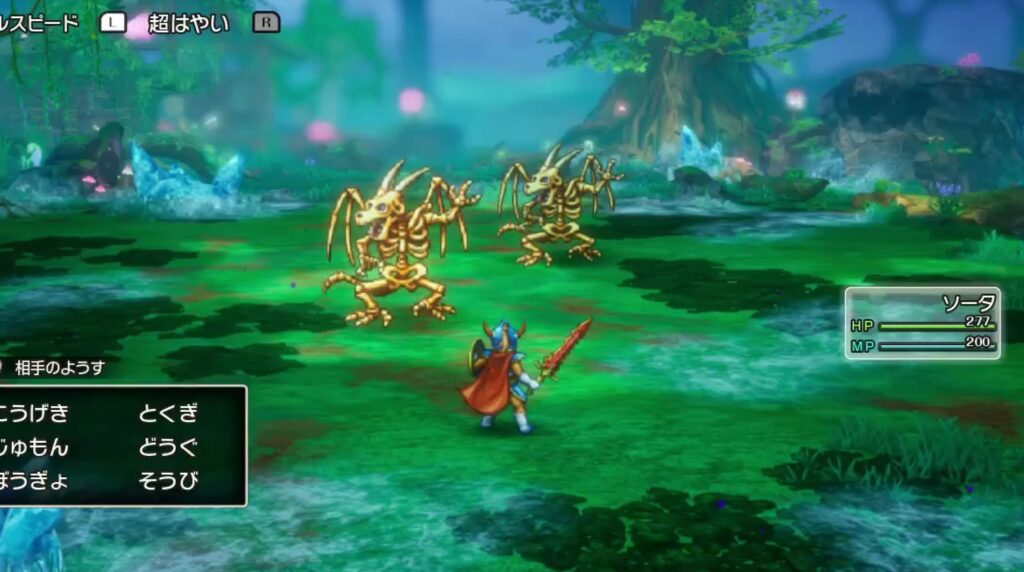The height and width of the screenshot is (572, 1024).
Task: Choose じゅもん to cast a spell
Action: [x=36, y=447]
